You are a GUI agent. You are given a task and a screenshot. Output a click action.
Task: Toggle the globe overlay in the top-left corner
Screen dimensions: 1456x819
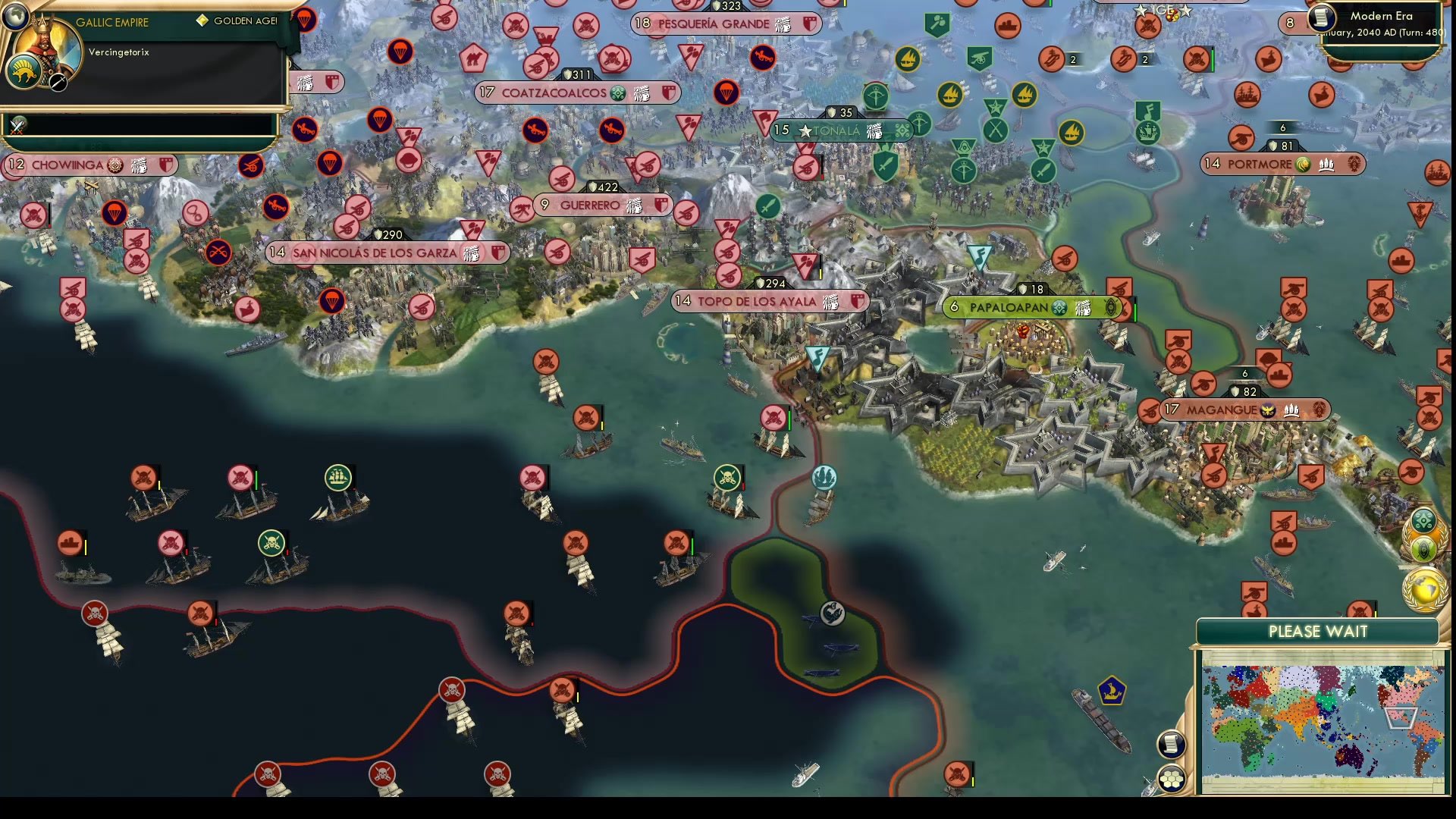15,15
